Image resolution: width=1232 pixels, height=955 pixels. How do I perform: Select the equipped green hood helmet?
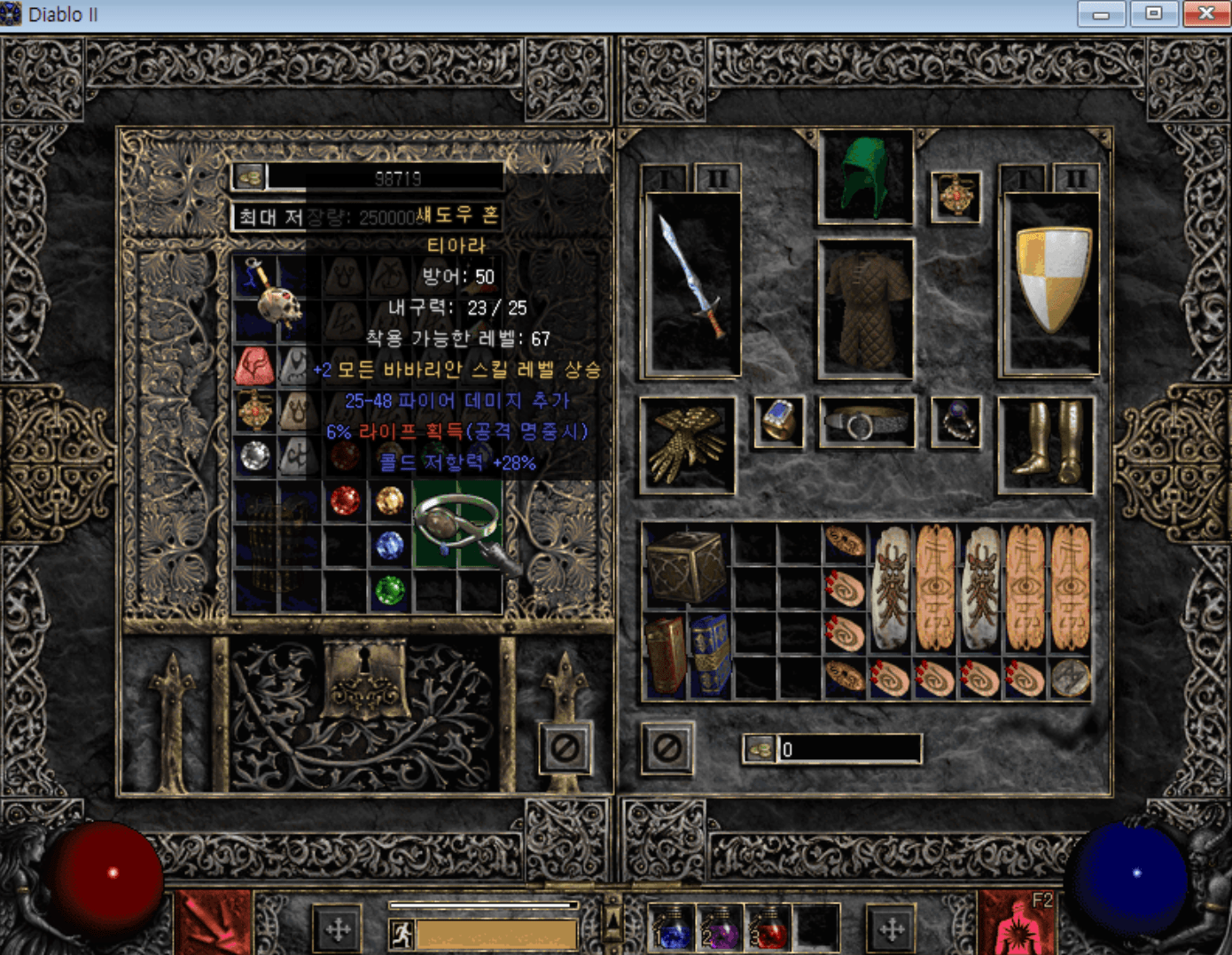tap(865, 176)
